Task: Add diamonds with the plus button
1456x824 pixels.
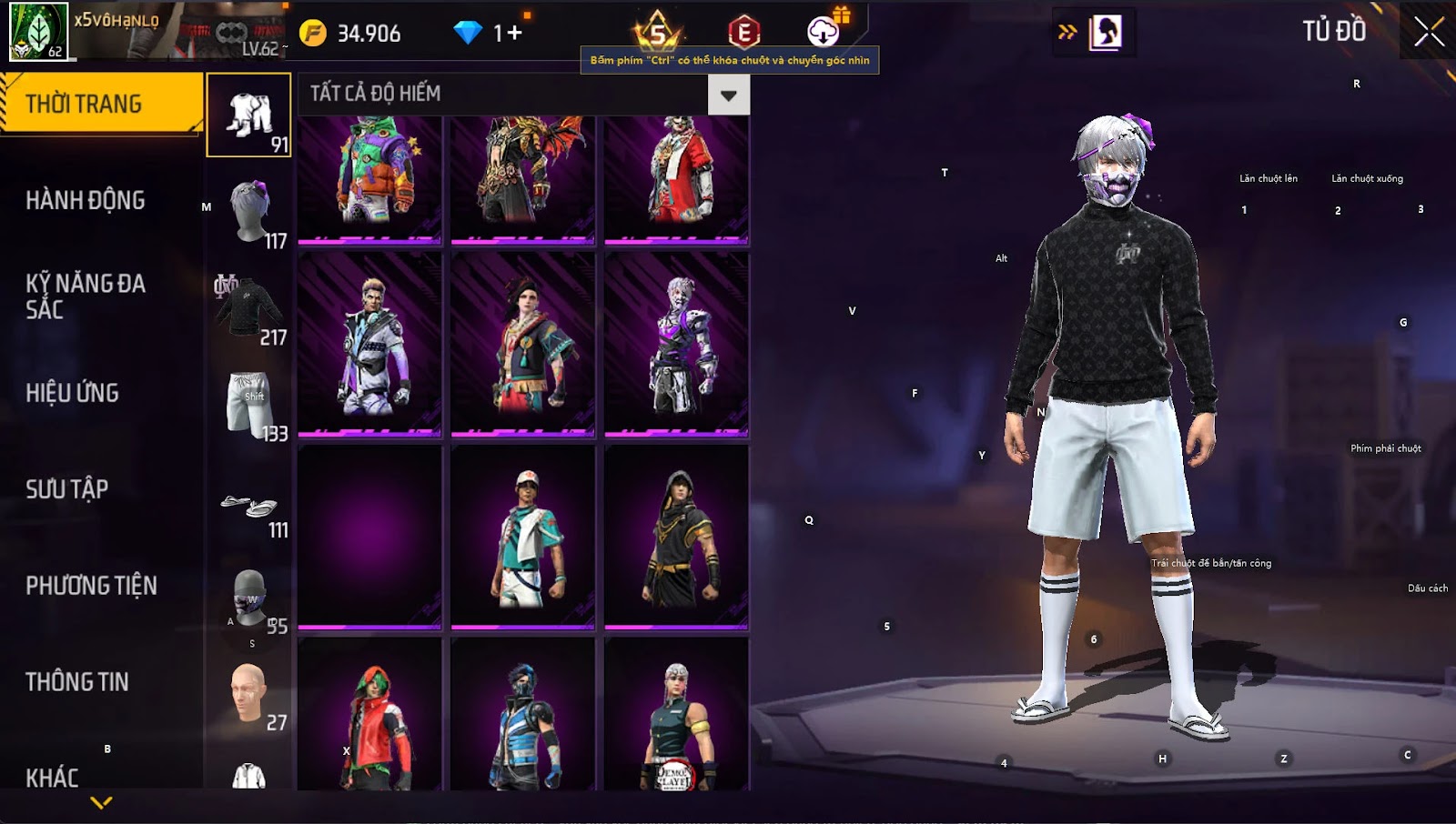Action: point(514,34)
